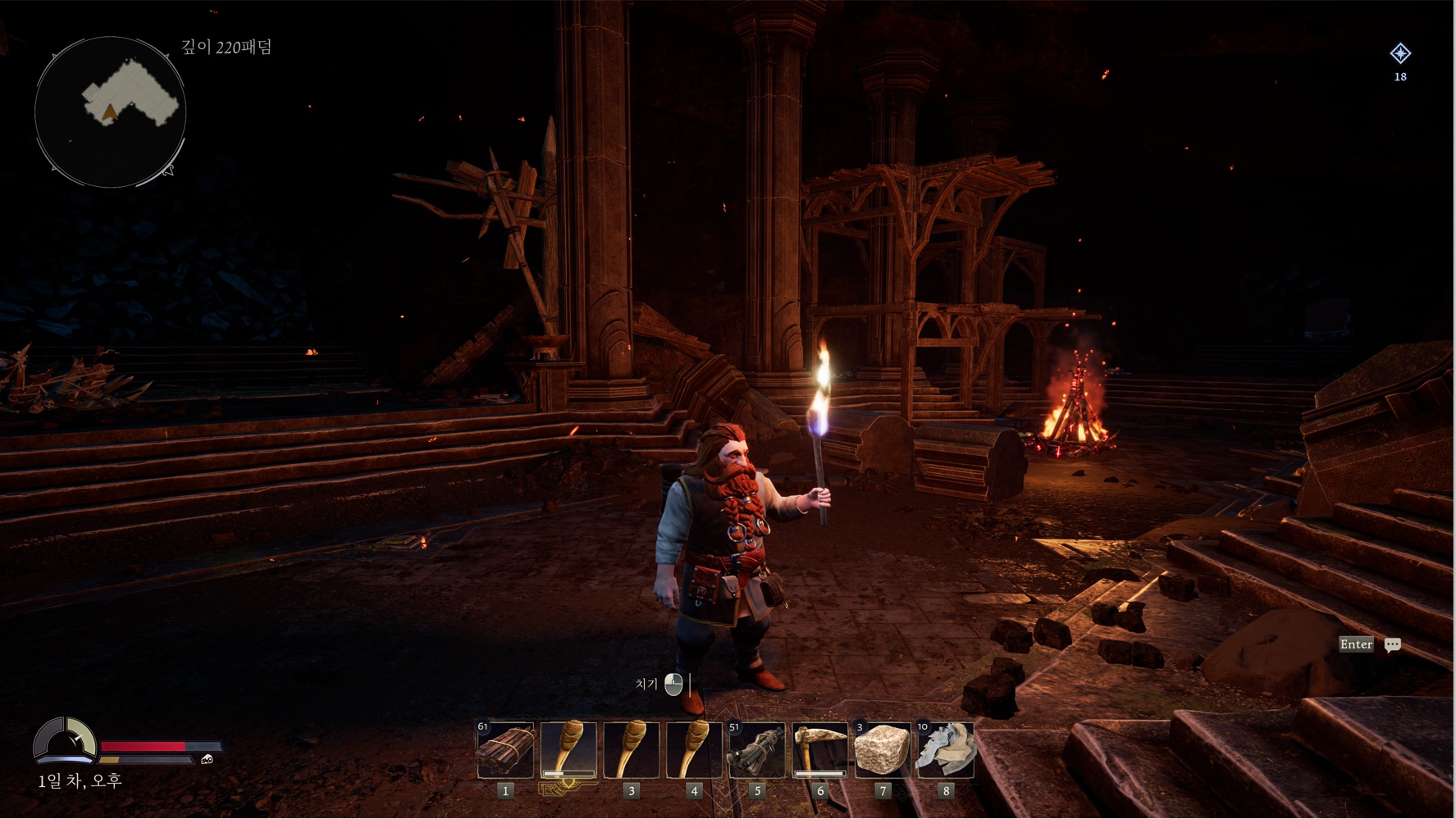
Task: Select the stone block hotbar slot
Action: [882, 749]
